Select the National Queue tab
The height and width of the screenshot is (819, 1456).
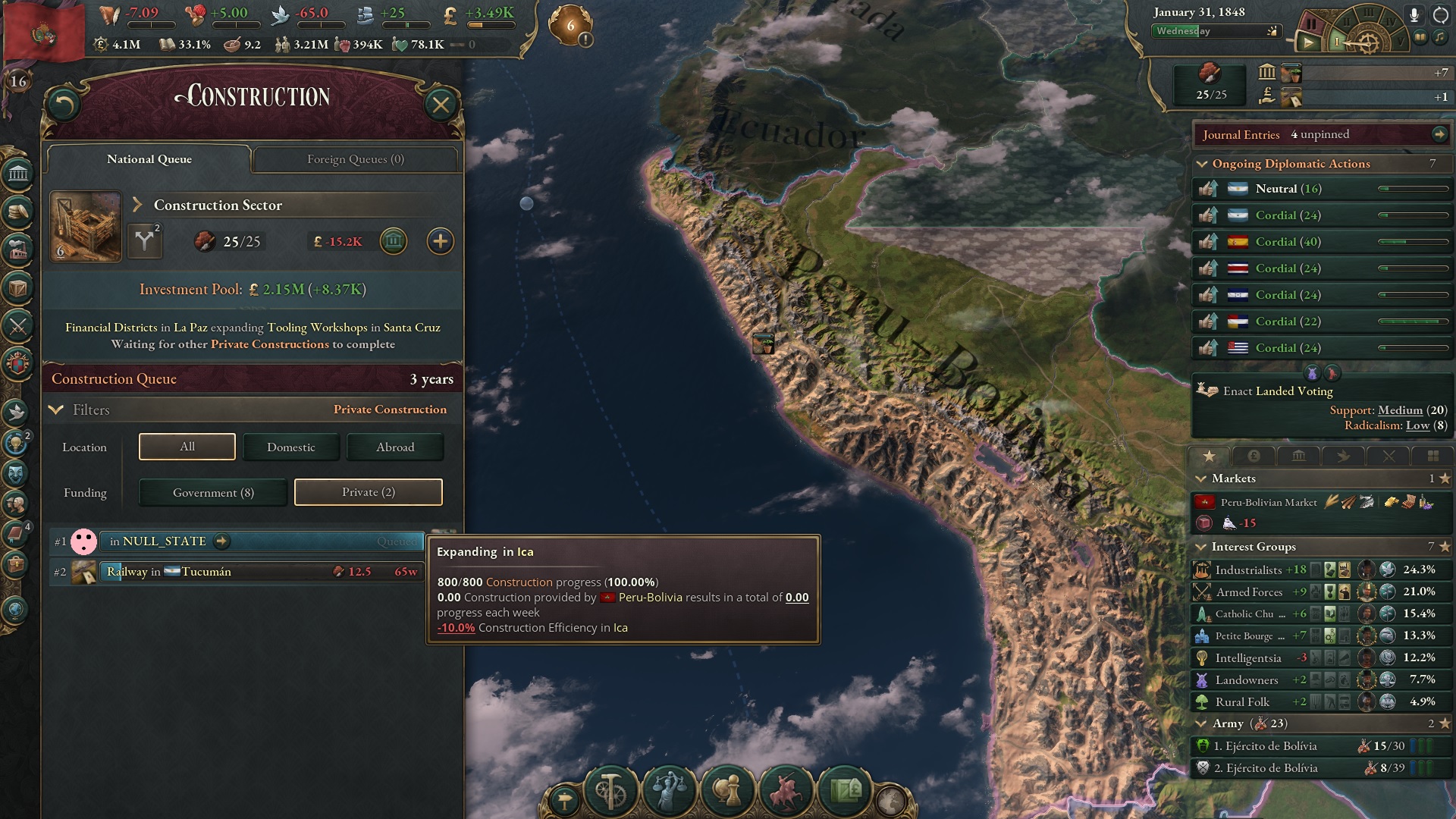pyautogui.click(x=149, y=159)
